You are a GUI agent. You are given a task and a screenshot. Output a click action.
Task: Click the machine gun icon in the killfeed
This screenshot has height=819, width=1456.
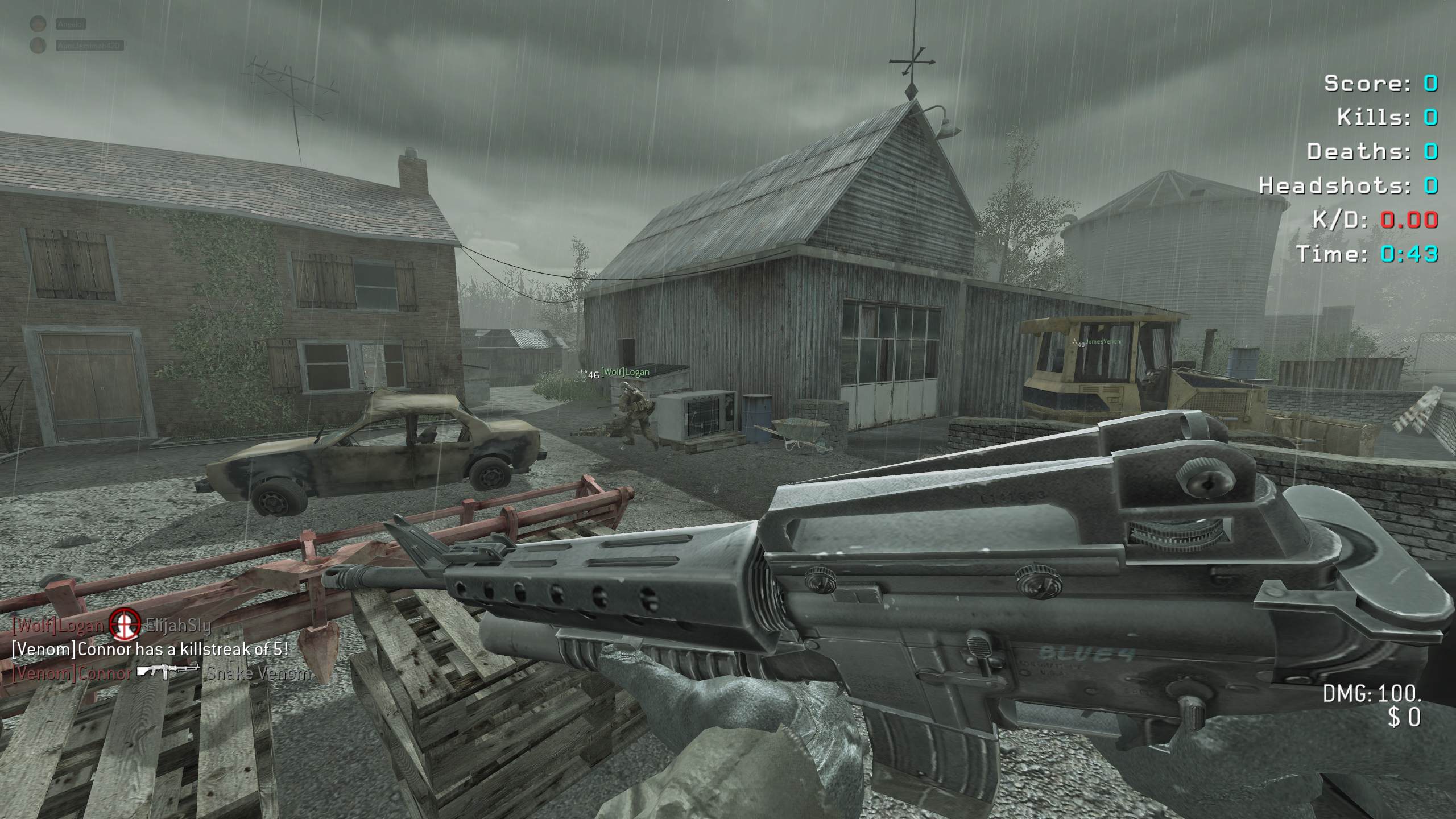168,672
